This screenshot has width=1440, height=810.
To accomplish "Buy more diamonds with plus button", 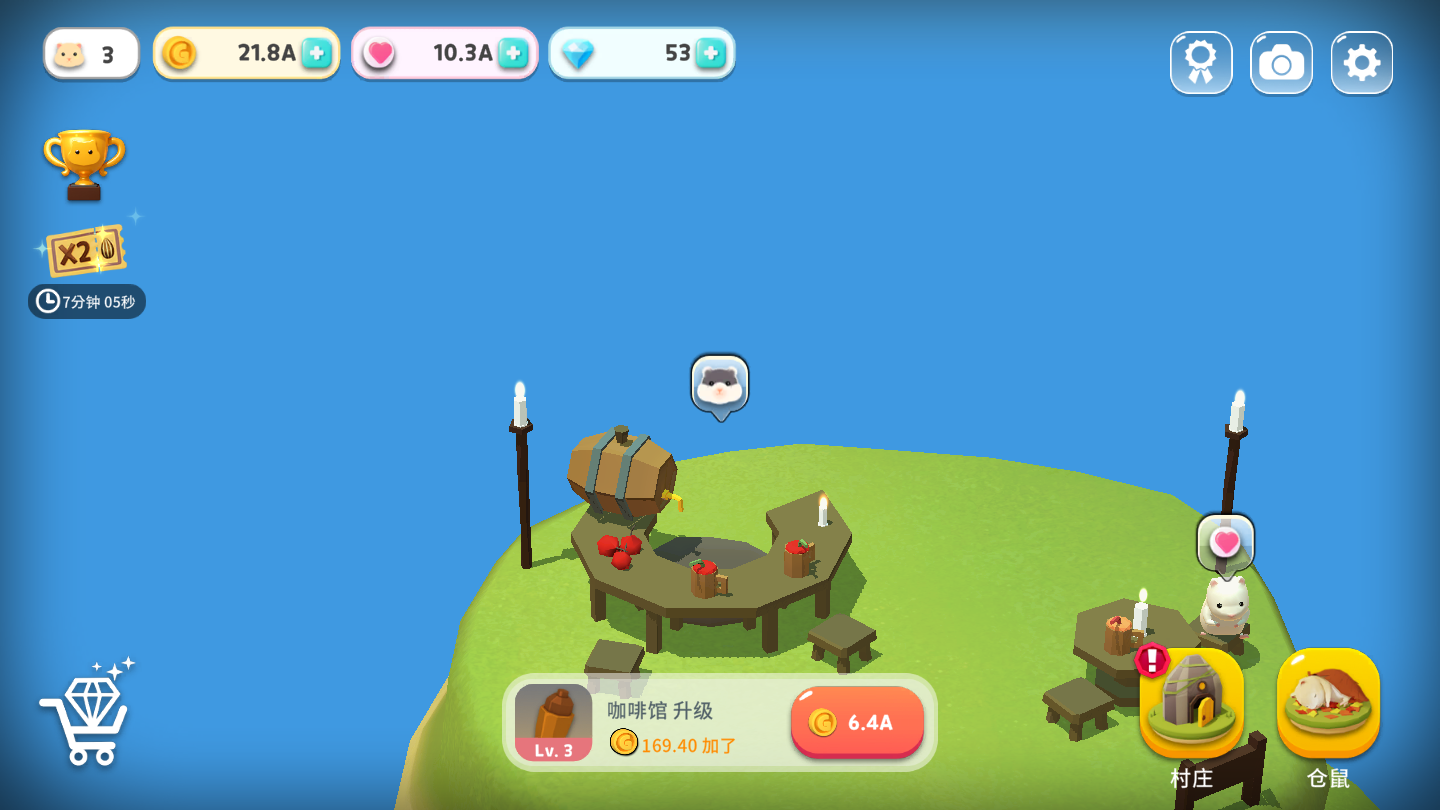I will (x=710, y=53).
